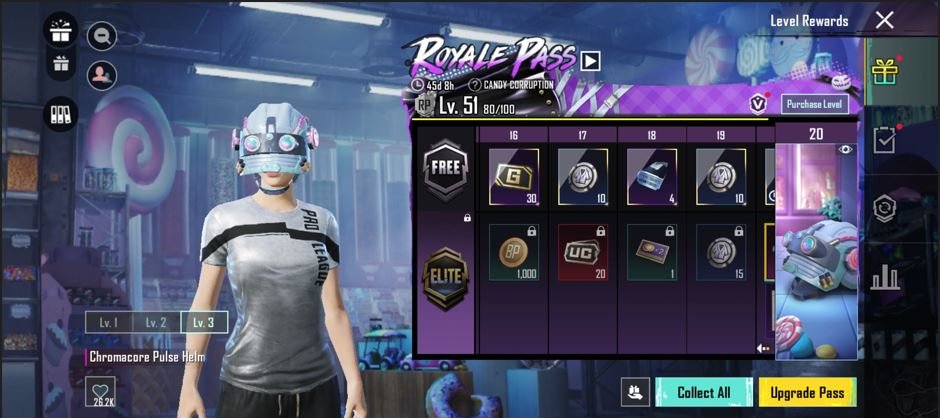Viewport: 940px width, 418px height.
Task: Click the magnifier zoom-out icon
Action: click(x=101, y=37)
